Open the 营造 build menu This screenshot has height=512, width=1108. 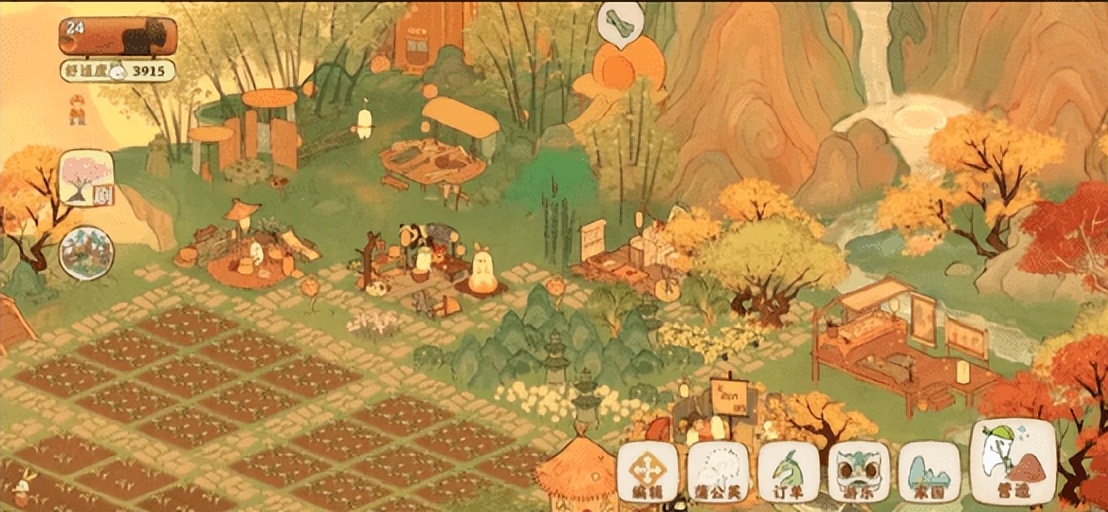point(1012,461)
